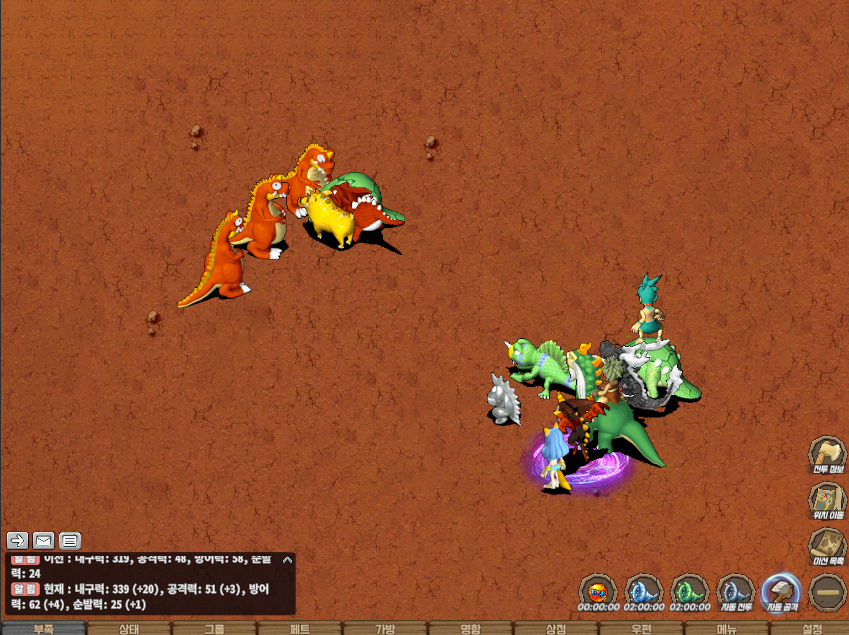Click the 위치 이동 map travel icon
The height and width of the screenshot is (635, 849).
click(x=827, y=500)
